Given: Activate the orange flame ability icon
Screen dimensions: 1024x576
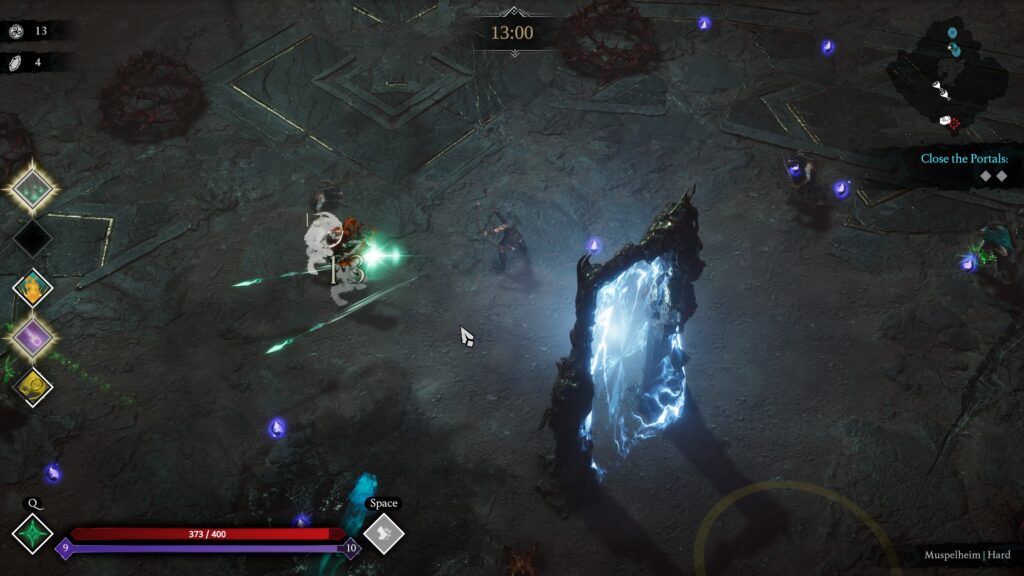Looking at the screenshot, I should pos(33,288).
